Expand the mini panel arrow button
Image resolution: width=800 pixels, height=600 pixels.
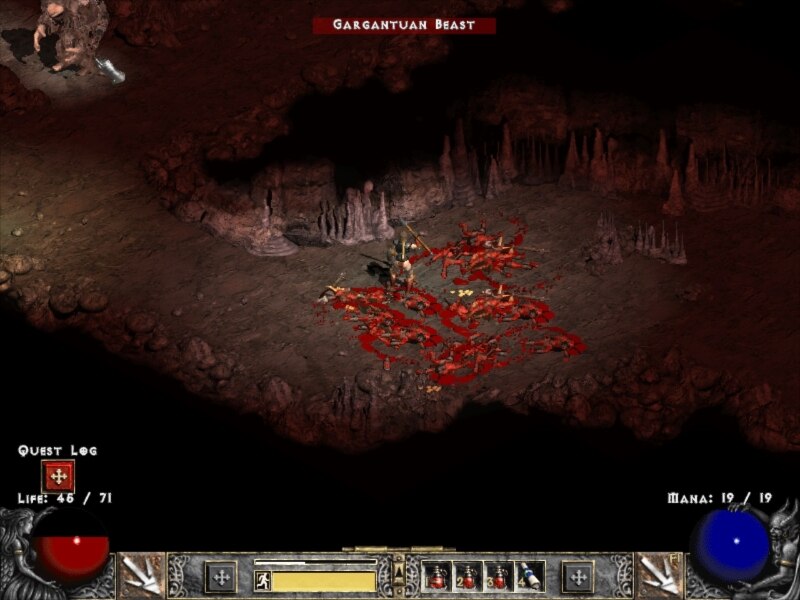coord(399,573)
